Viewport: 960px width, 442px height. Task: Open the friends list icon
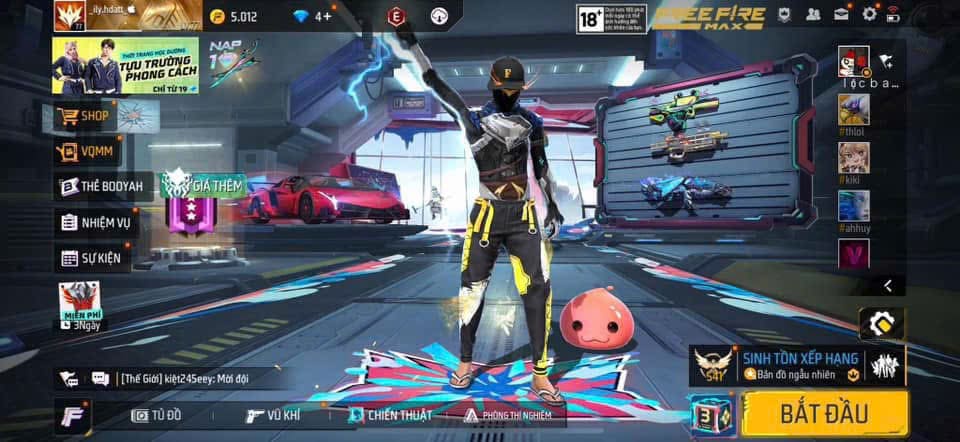click(813, 14)
